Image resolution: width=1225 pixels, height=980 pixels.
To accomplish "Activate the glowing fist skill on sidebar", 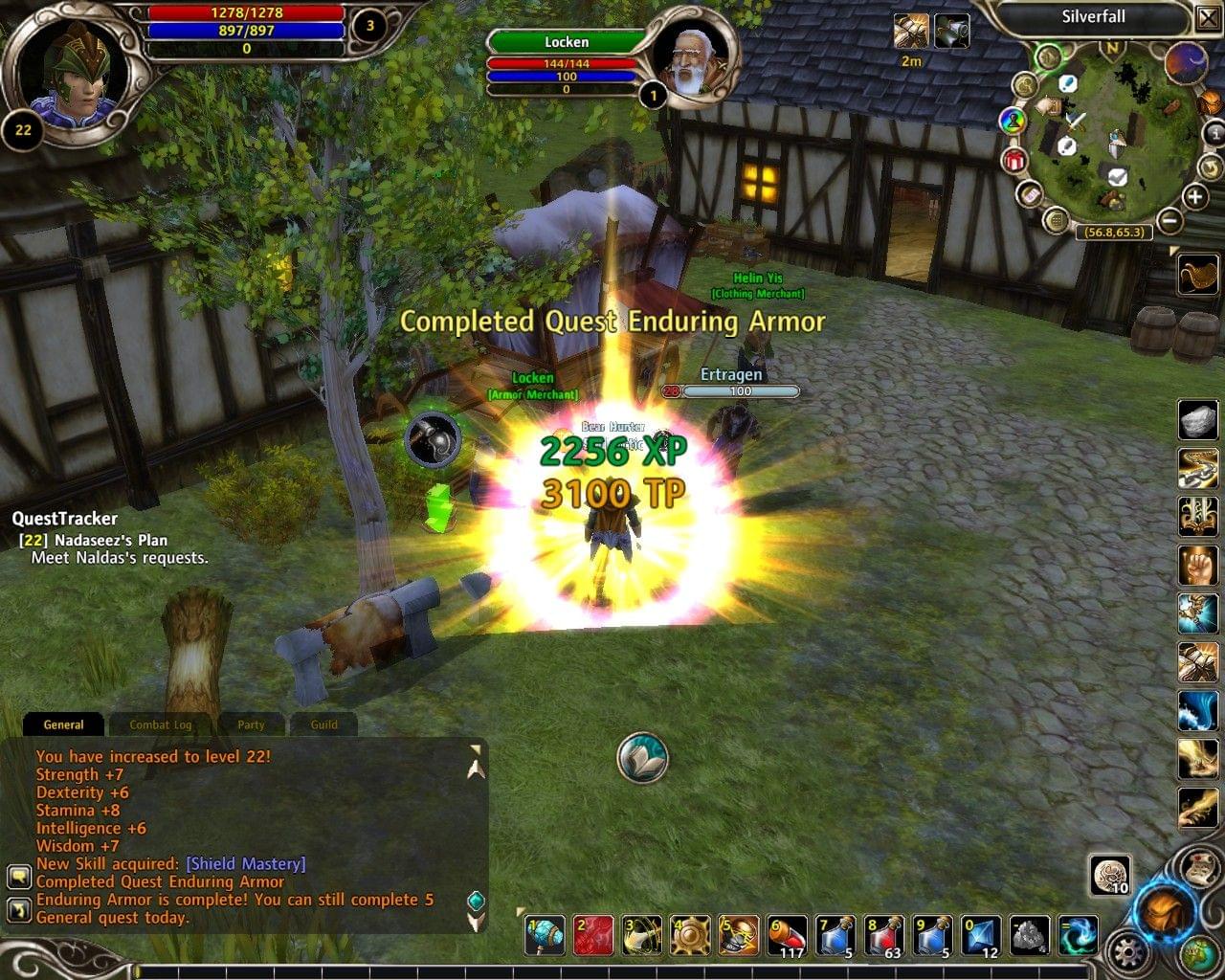I will point(1197,565).
